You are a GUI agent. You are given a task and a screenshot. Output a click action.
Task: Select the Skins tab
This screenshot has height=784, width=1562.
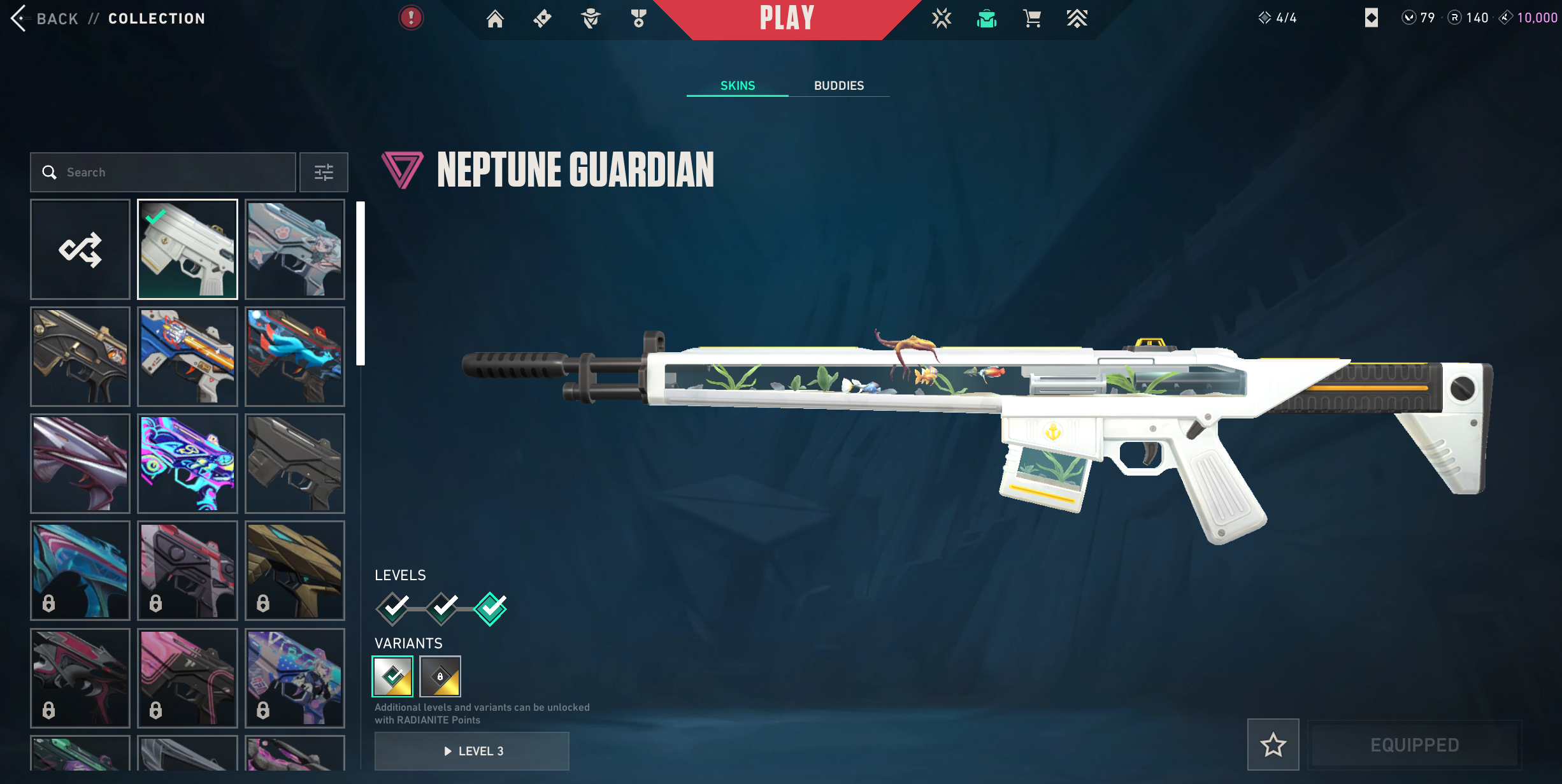point(737,85)
